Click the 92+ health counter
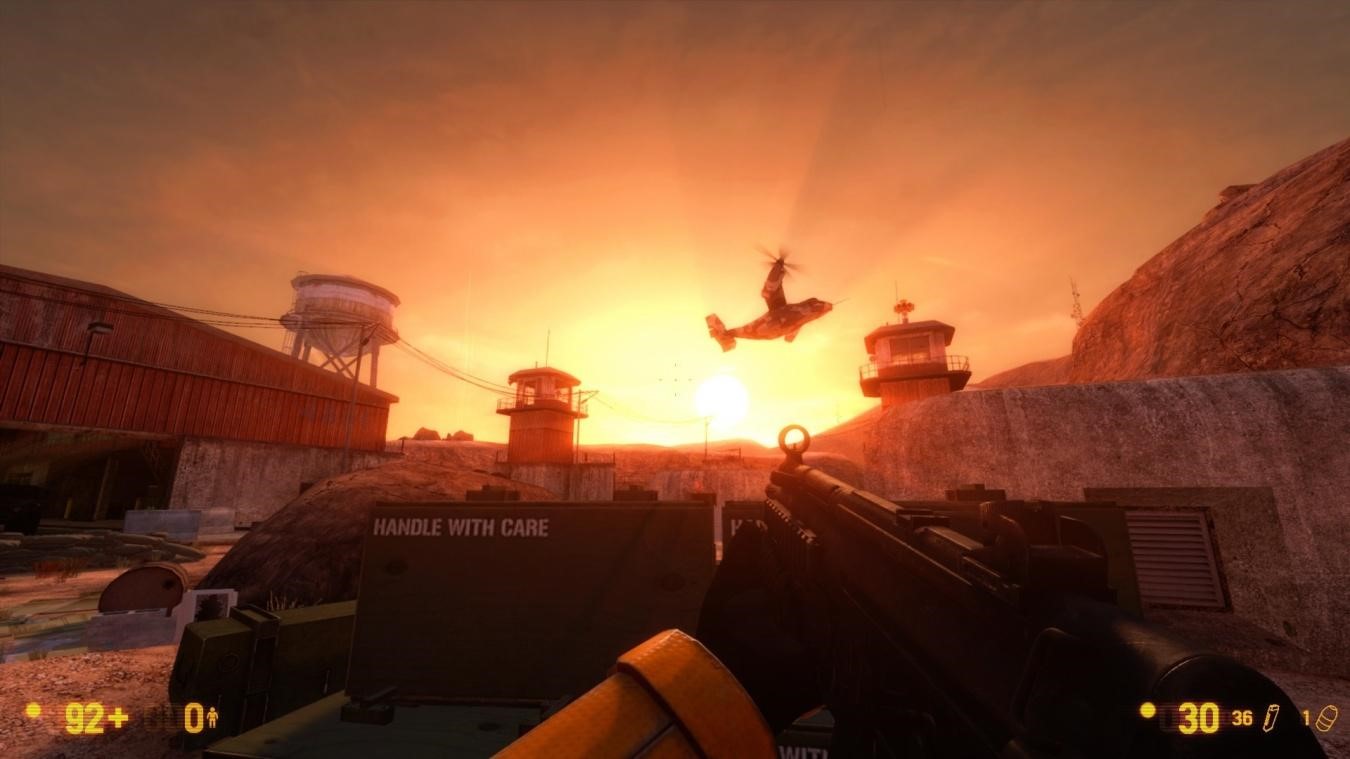 point(96,717)
